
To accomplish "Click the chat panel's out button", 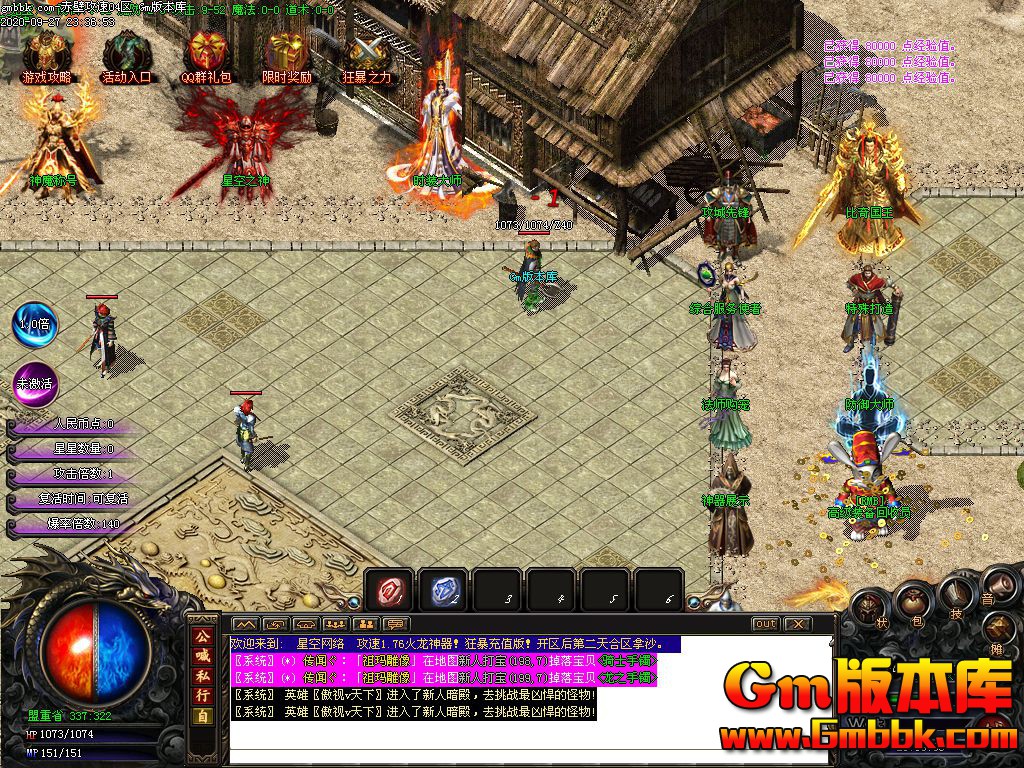I will tap(765, 624).
